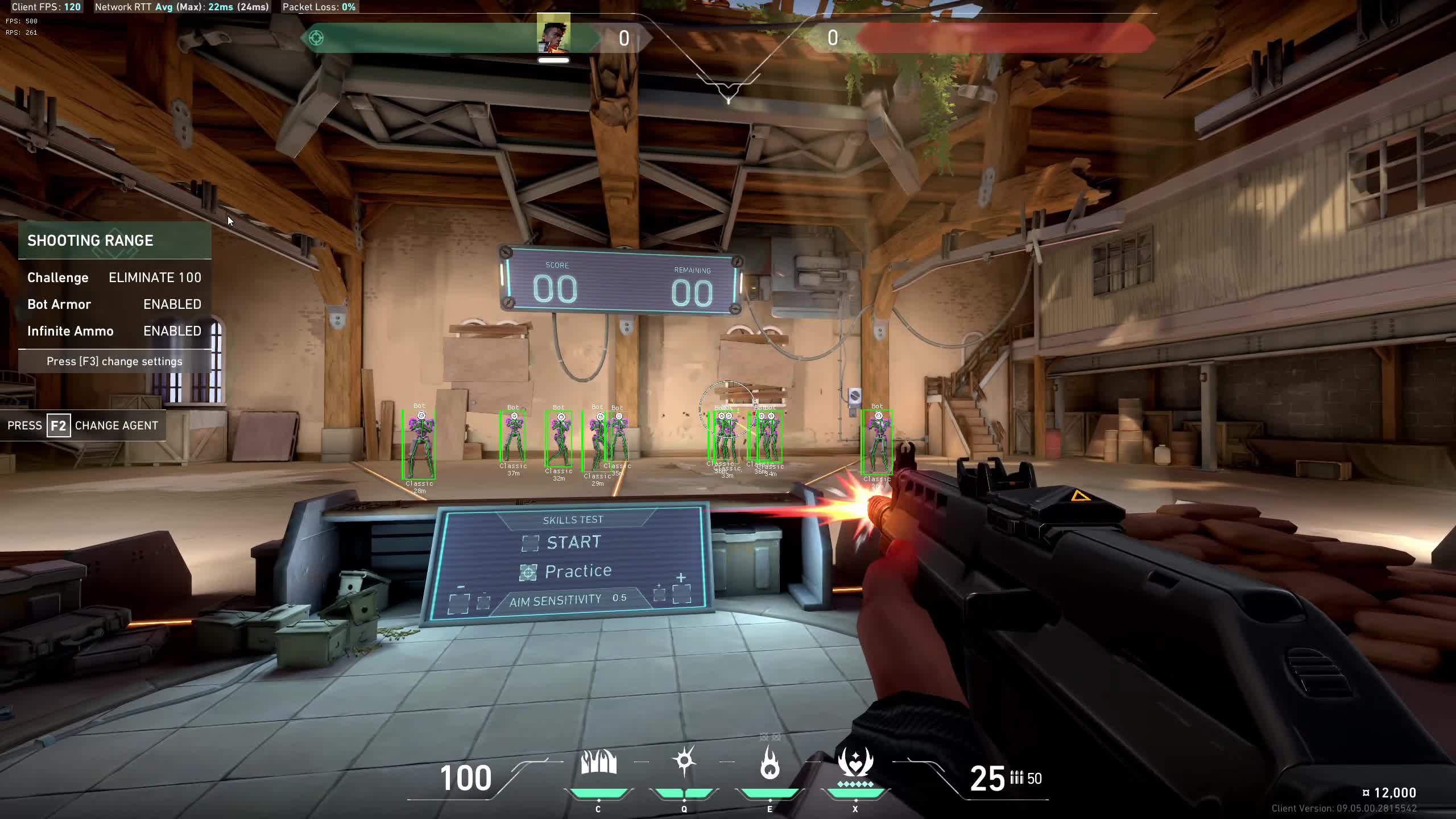
Task: Use the Hot Hands fireball ability
Action: pyautogui.click(x=770, y=763)
